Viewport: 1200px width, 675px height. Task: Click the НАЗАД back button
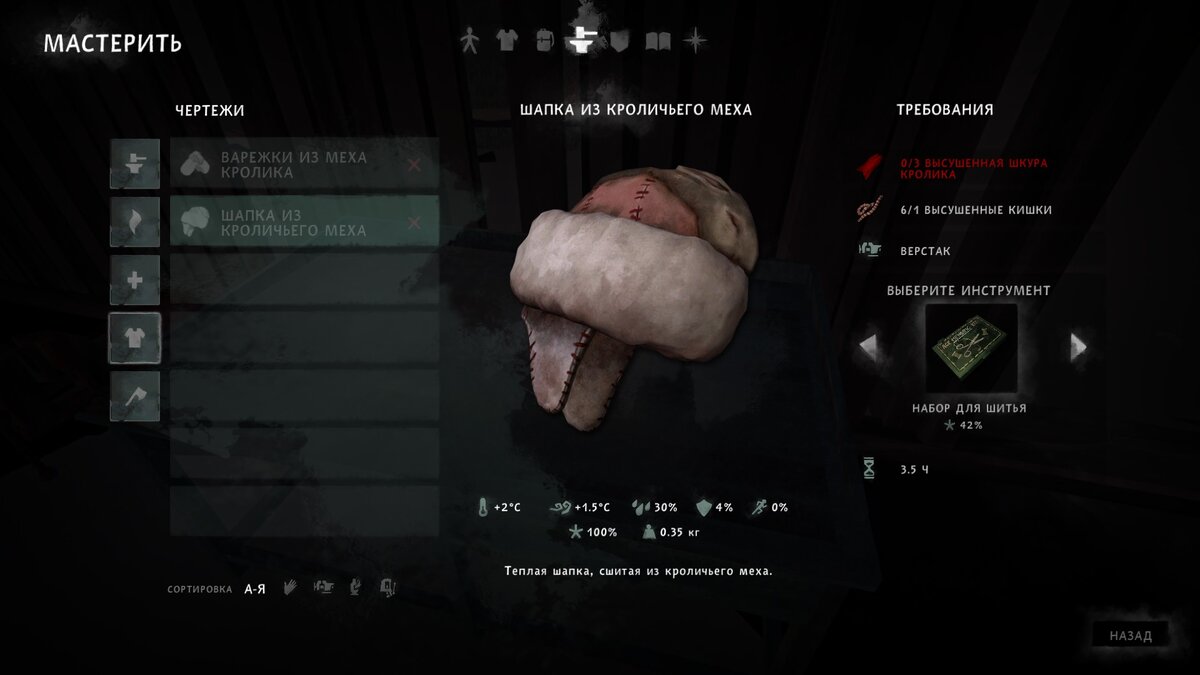1130,635
